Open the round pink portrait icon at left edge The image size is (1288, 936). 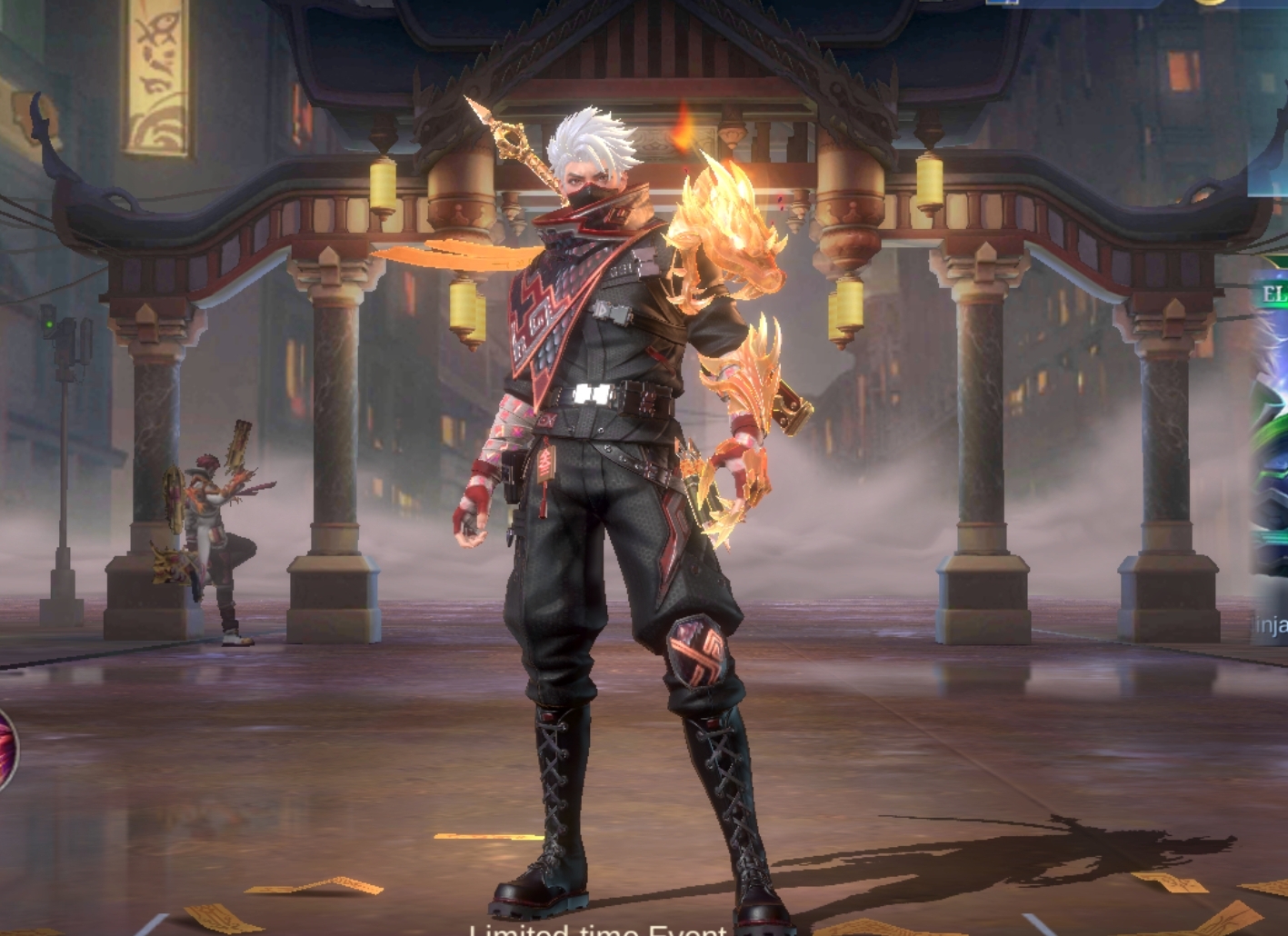click(x=5, y=749)
